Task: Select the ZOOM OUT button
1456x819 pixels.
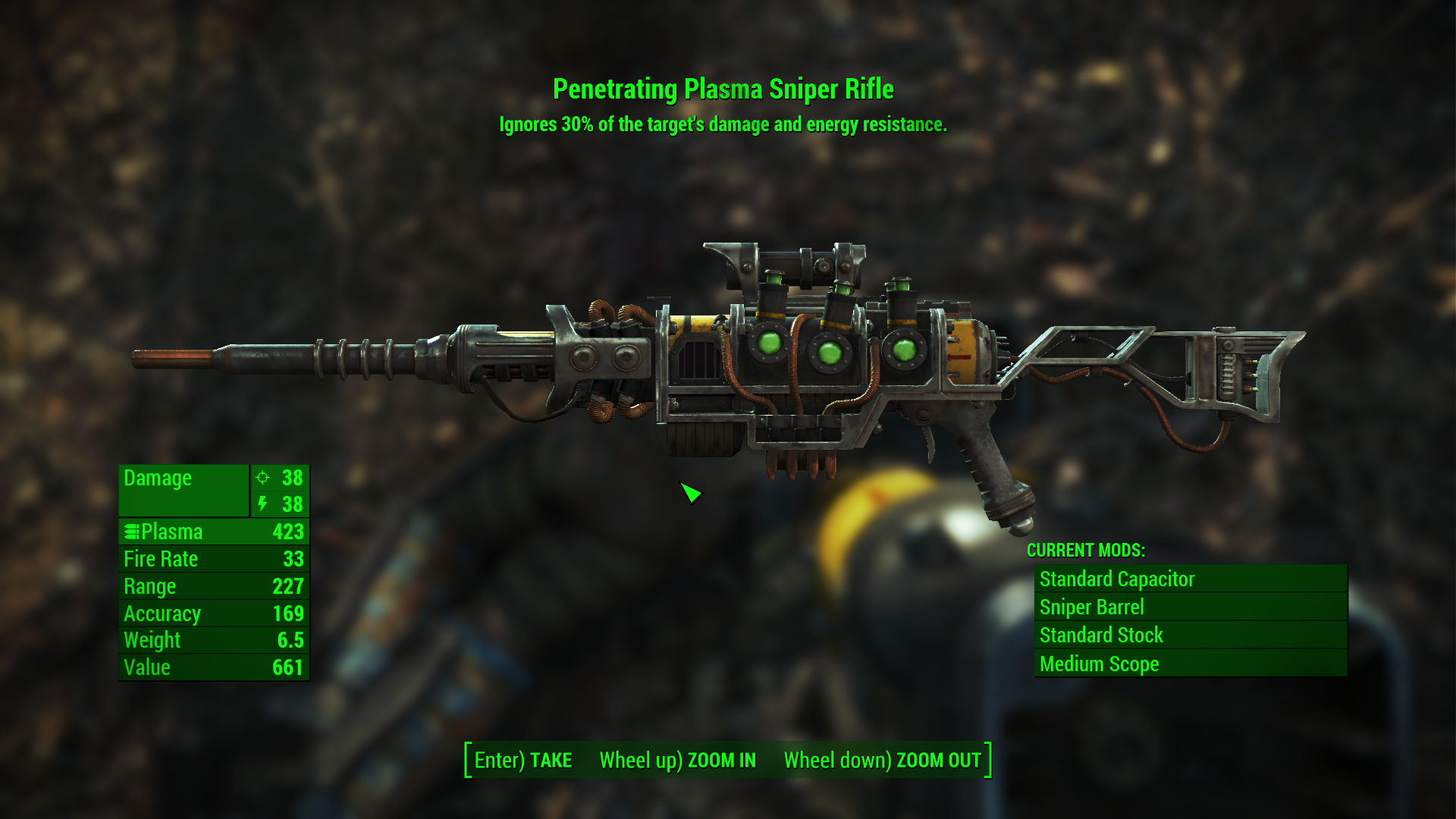Action: tap(882, 760)
